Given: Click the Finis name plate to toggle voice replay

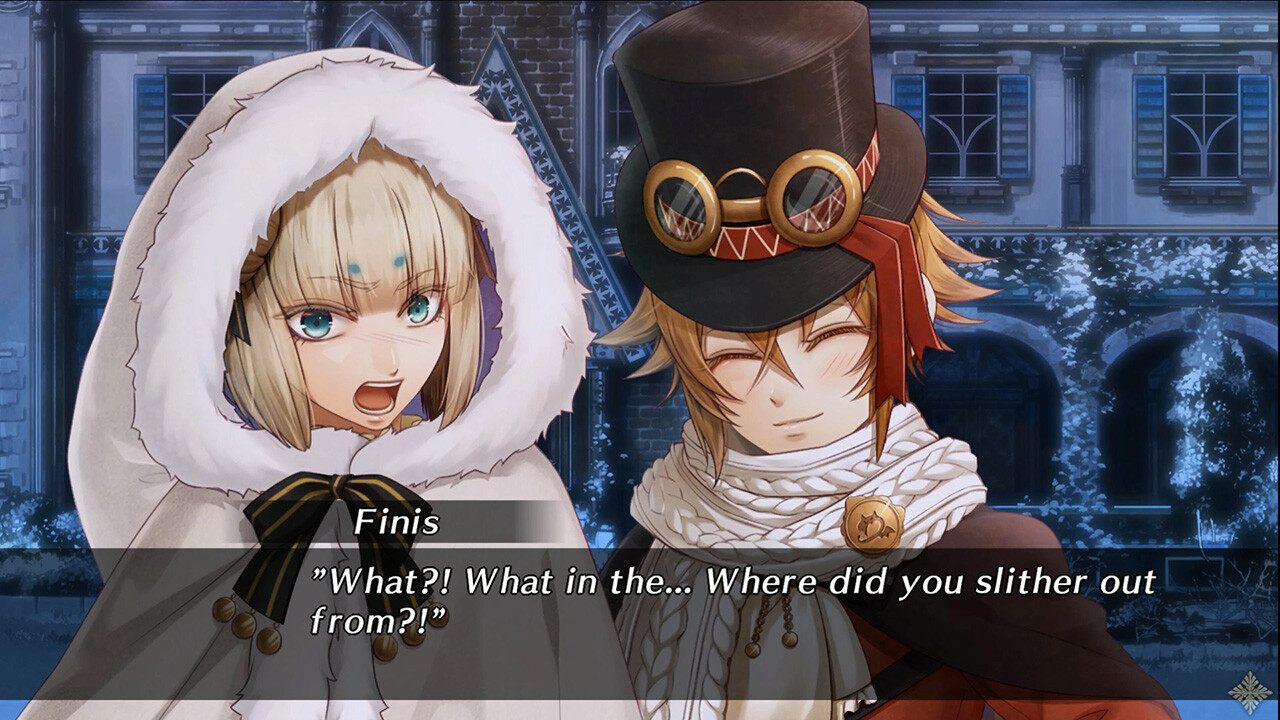Looking at the screenshot, I should click(x=398, y=518).
